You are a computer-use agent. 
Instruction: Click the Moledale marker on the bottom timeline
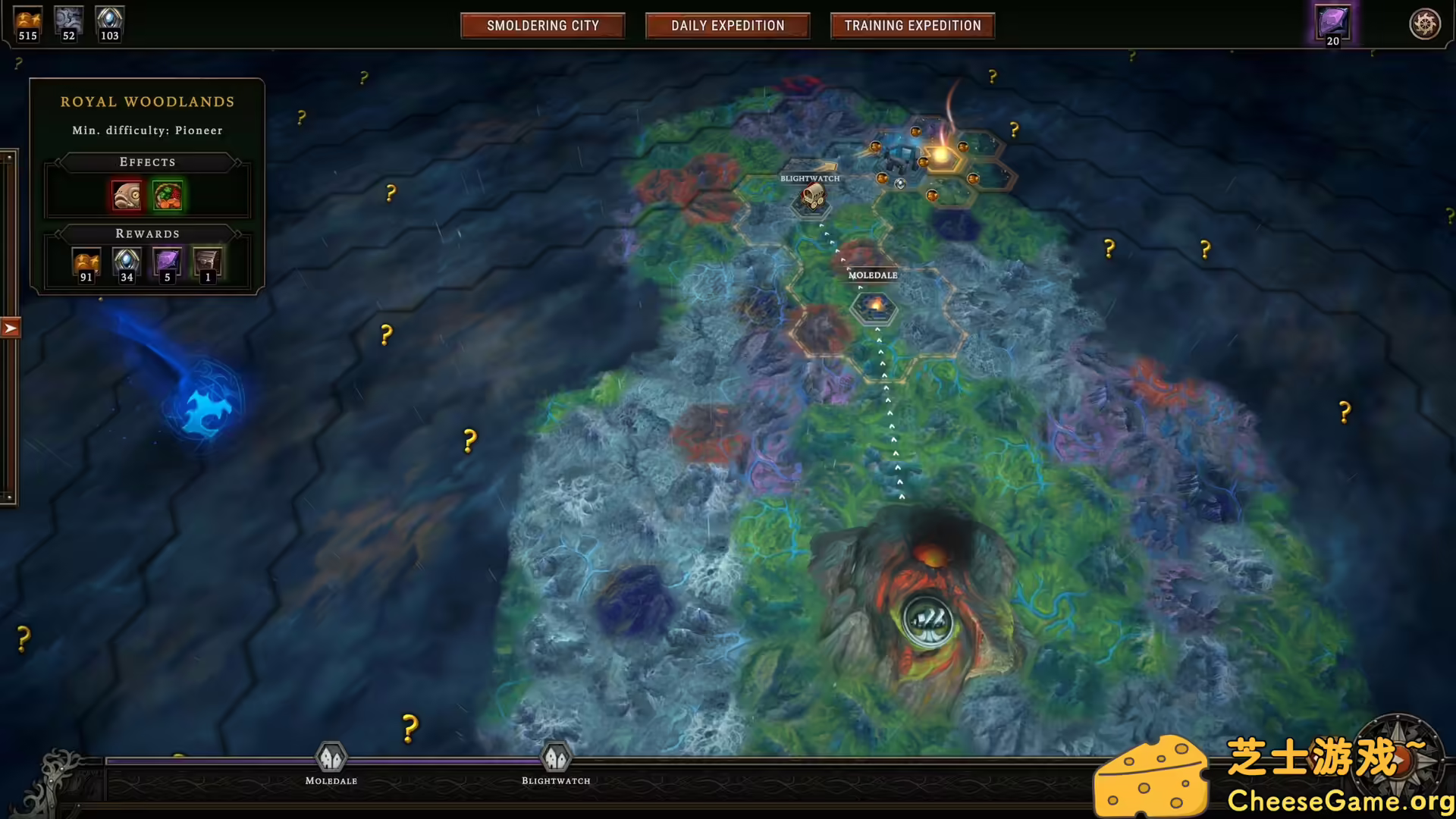331,757
